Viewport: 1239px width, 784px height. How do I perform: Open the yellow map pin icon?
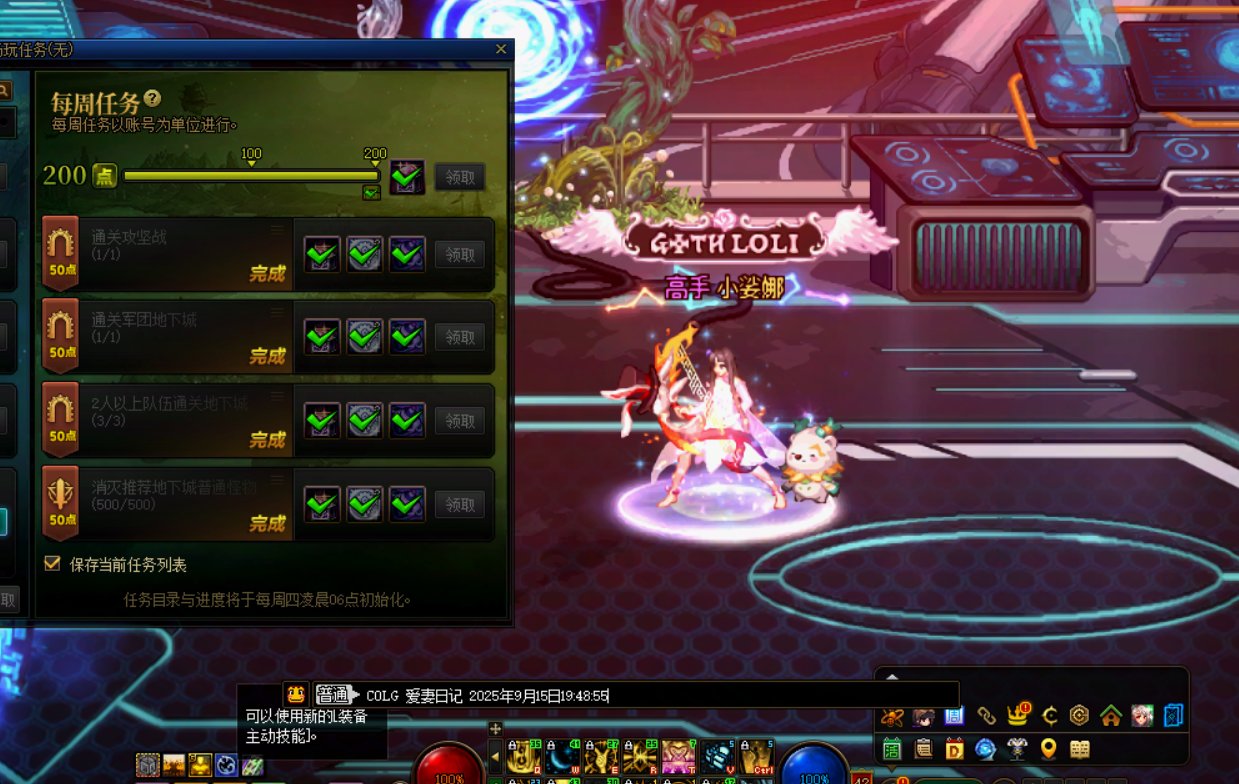[x=1048, y=748]
